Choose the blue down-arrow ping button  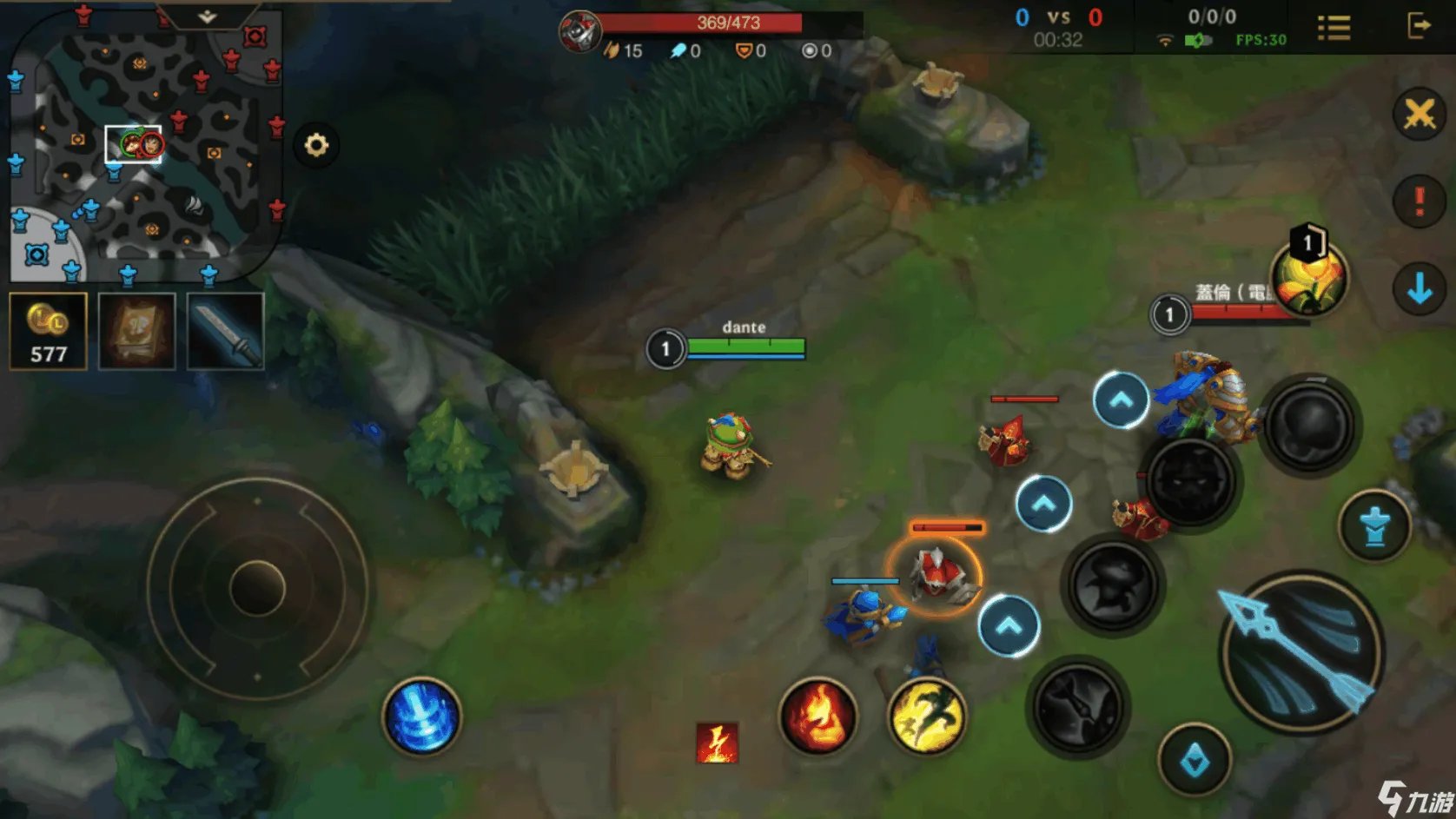[x=1420, y=288]
